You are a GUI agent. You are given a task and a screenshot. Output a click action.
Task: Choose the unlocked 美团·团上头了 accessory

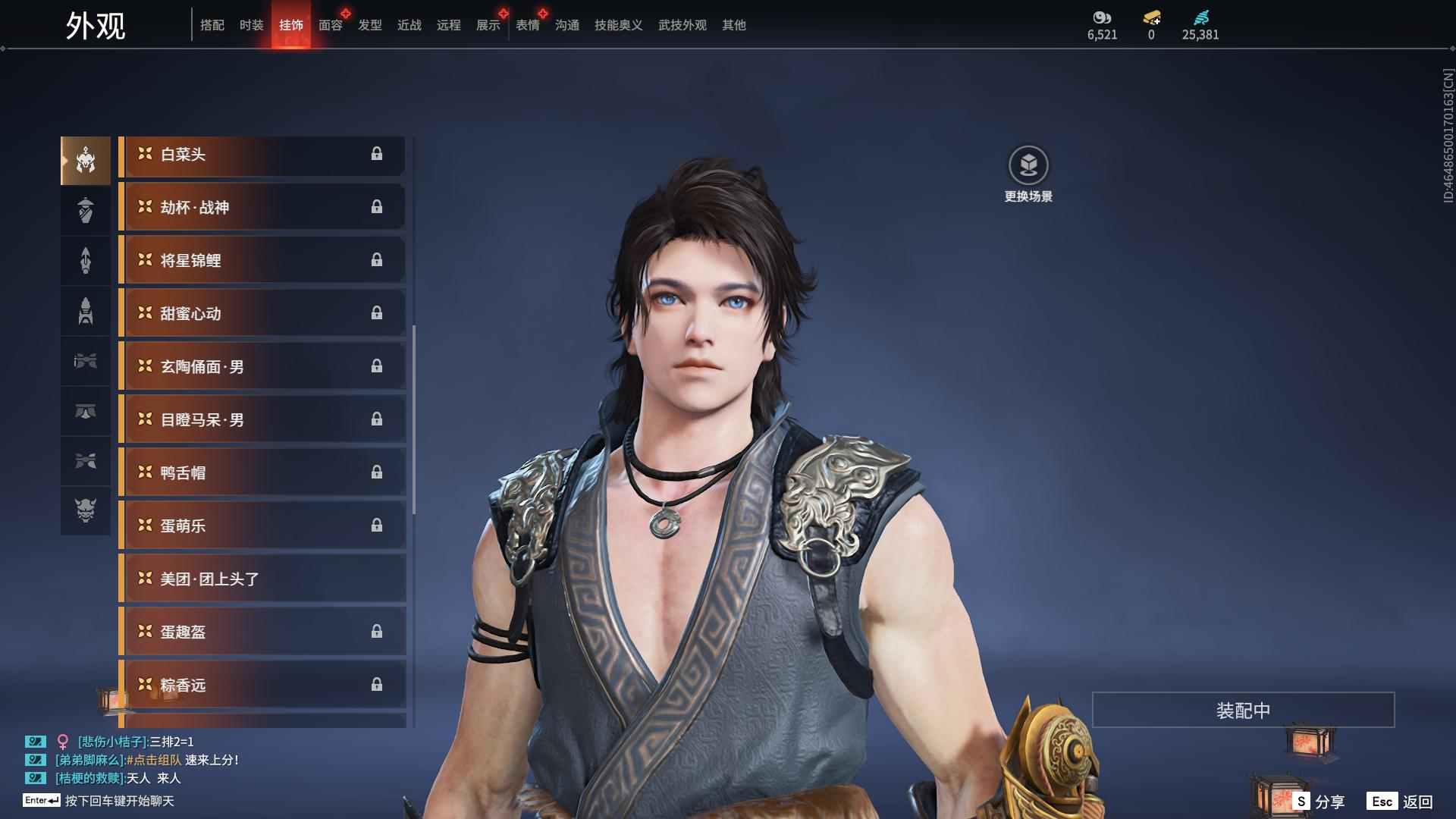click(x=262, y=579)
